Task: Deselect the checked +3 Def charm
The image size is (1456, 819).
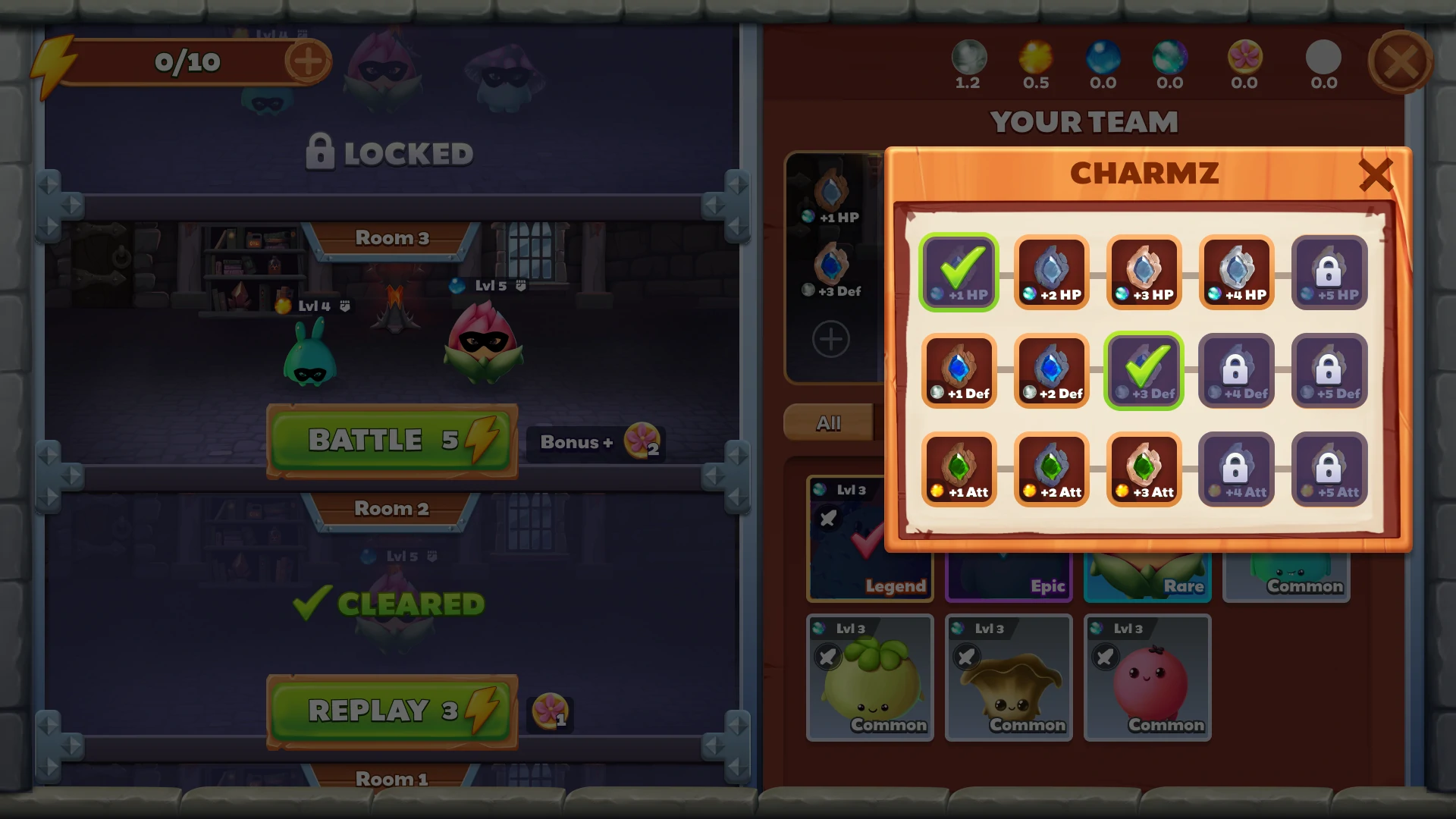Action: pyautogui.click(x=1144, y=372)
